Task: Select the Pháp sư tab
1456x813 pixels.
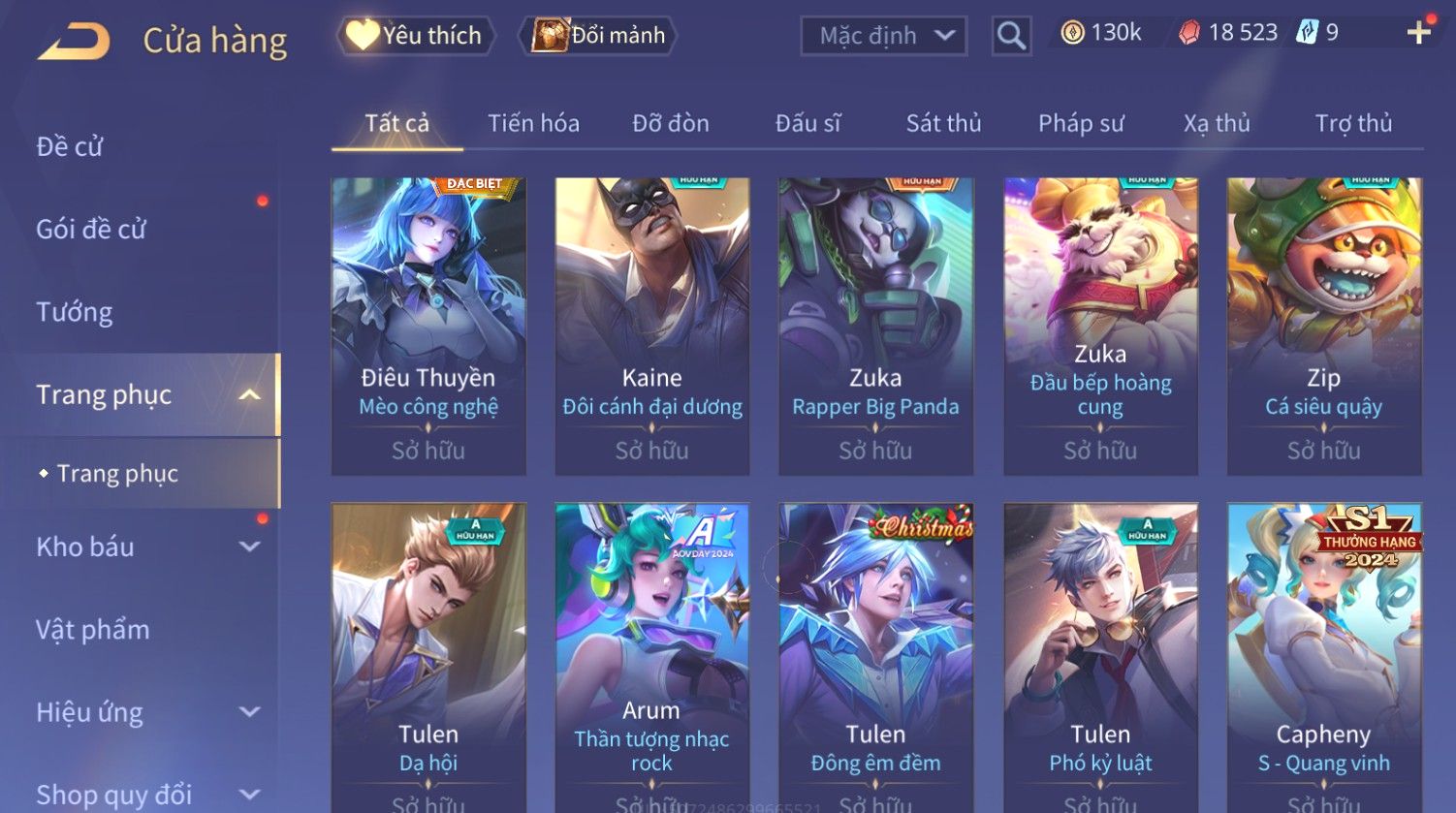Action: click(1081, 123)
